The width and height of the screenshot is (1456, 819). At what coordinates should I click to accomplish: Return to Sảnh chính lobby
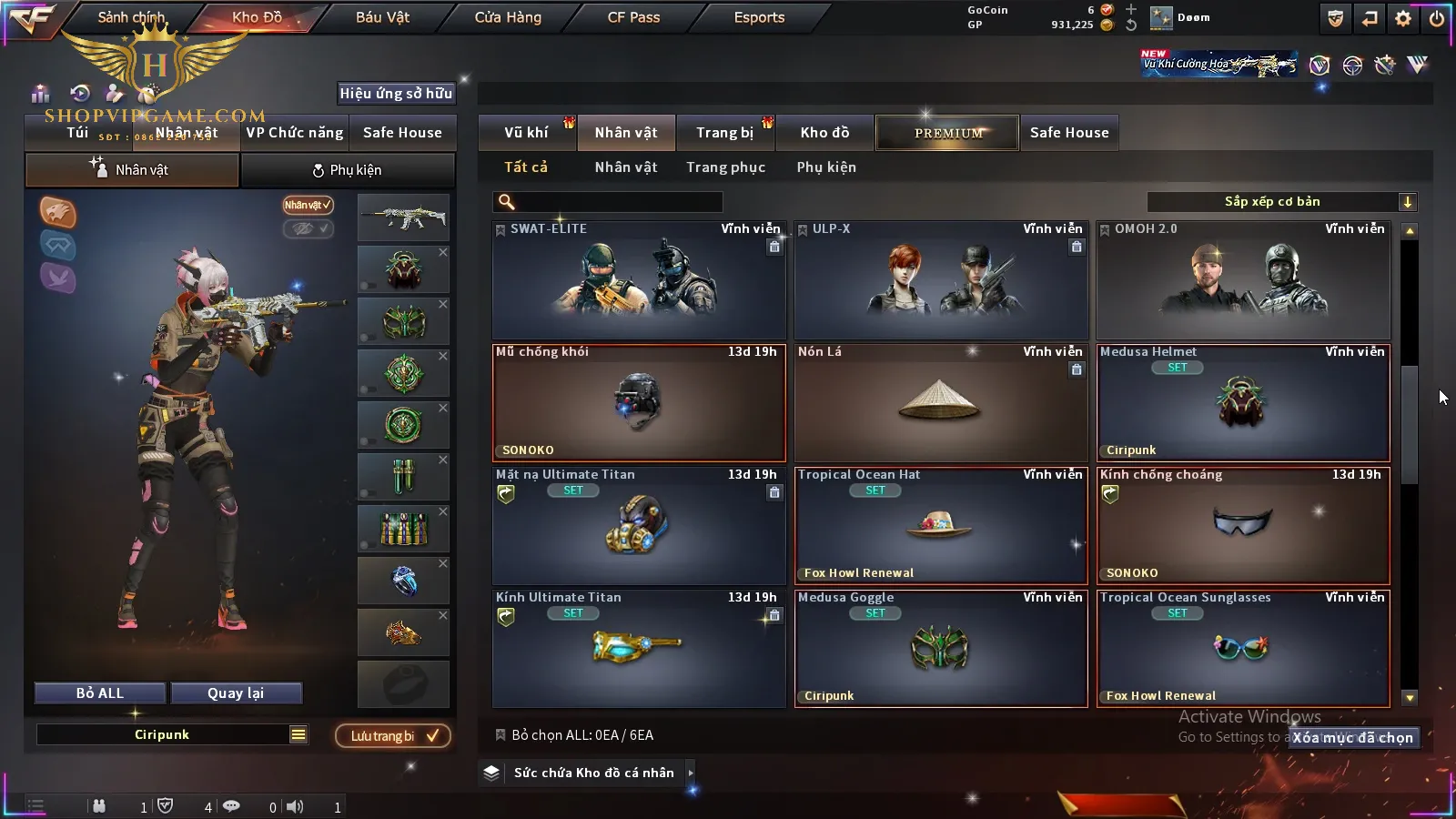click(x=131, y=17)
